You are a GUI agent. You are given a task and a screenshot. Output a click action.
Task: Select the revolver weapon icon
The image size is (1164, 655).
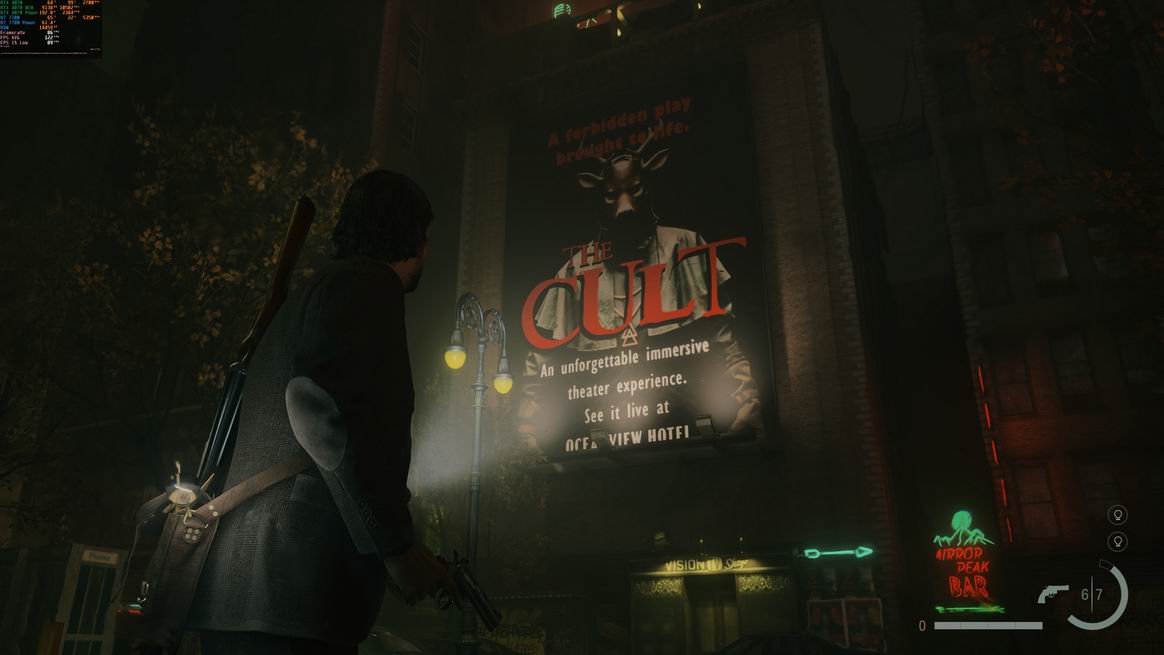pos(1053,594)
